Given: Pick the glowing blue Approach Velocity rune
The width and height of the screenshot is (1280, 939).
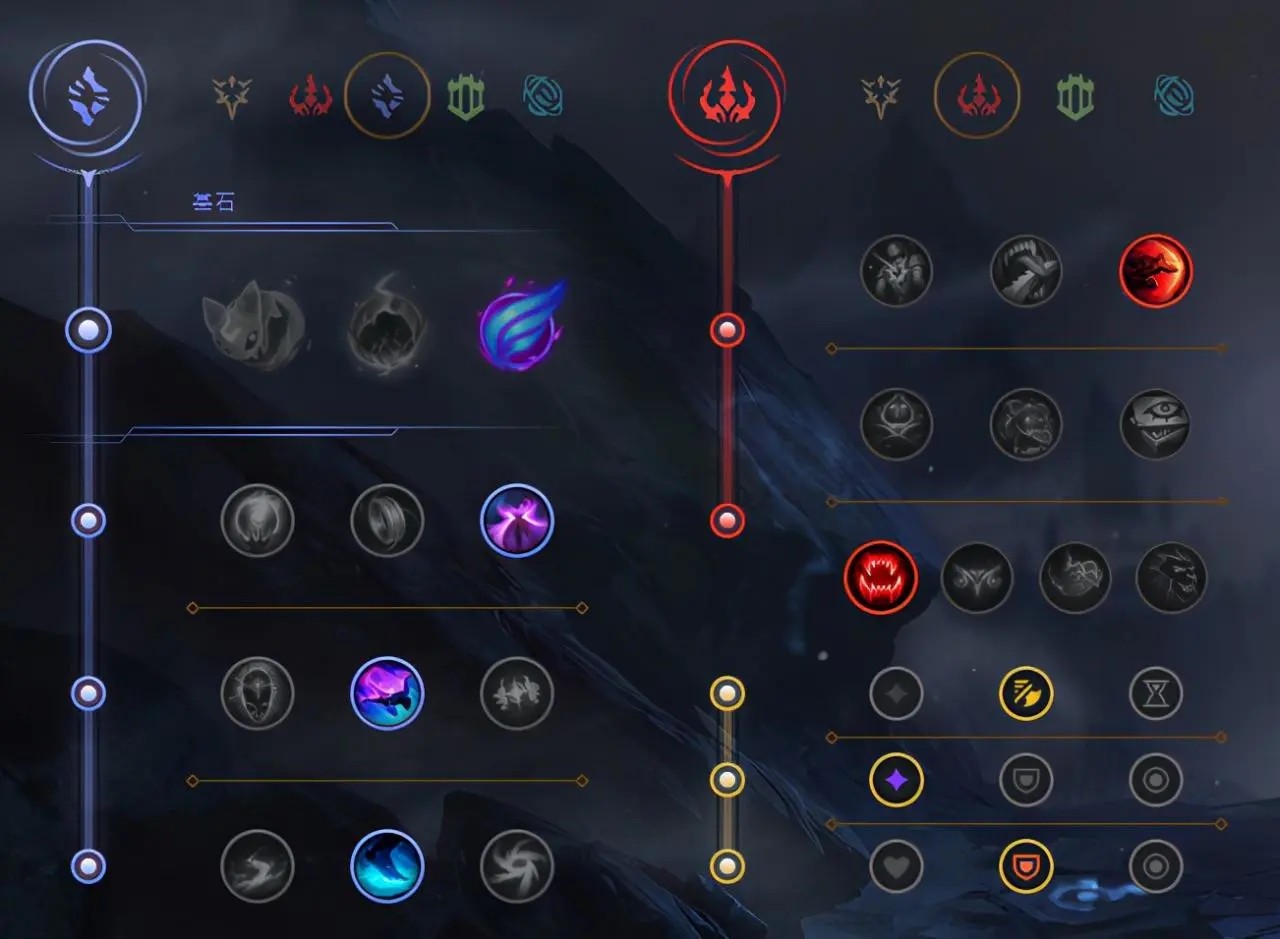Looking at the screenshot, I should pos(387,866).
